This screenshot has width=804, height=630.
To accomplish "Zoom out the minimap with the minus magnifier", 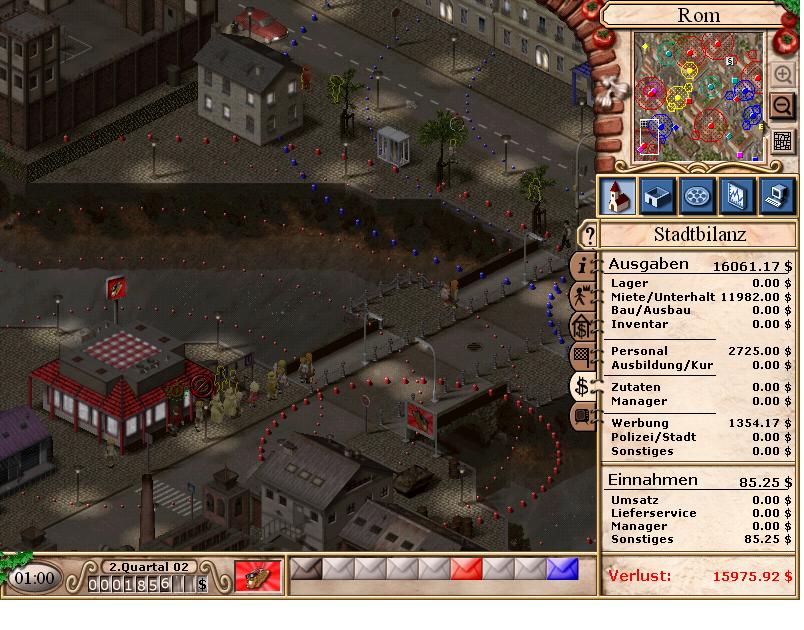I will tap(782, 105).
